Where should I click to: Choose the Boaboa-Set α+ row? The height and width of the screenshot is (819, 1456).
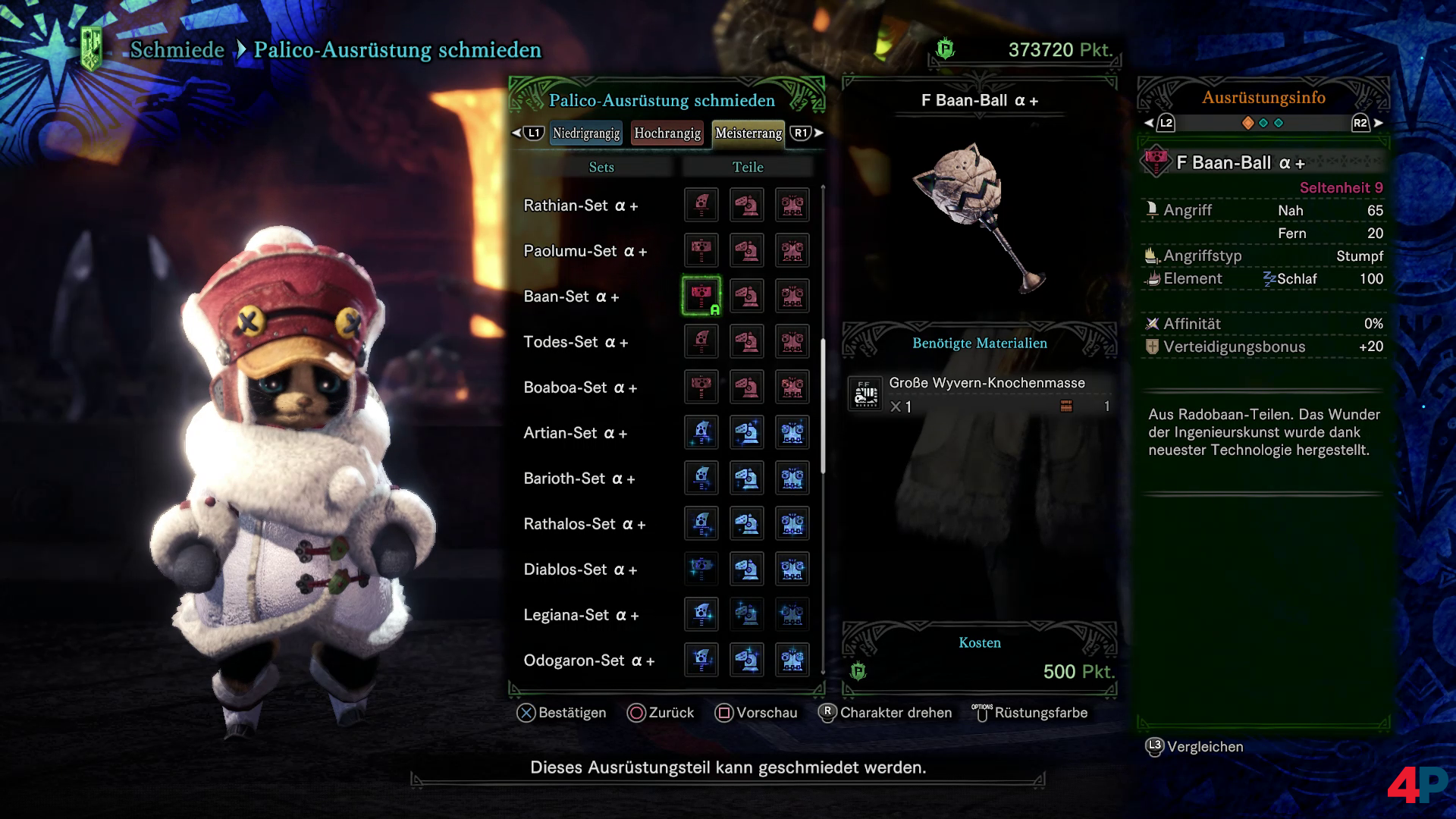[x=580, y=388]
